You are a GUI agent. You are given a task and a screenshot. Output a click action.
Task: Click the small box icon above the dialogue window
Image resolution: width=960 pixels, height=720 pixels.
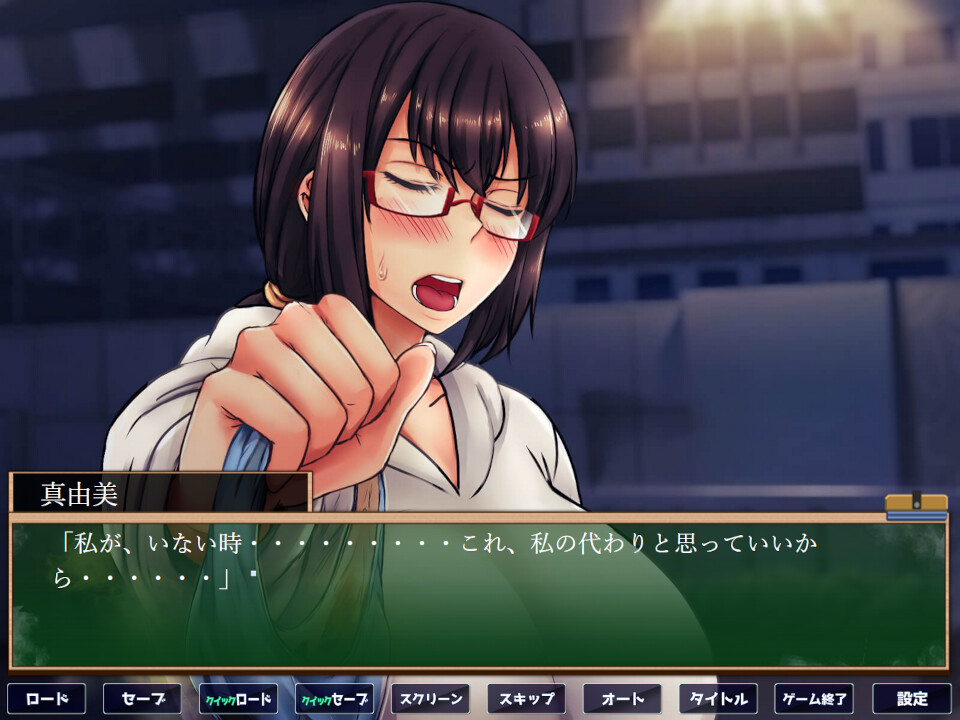[916, 505]
